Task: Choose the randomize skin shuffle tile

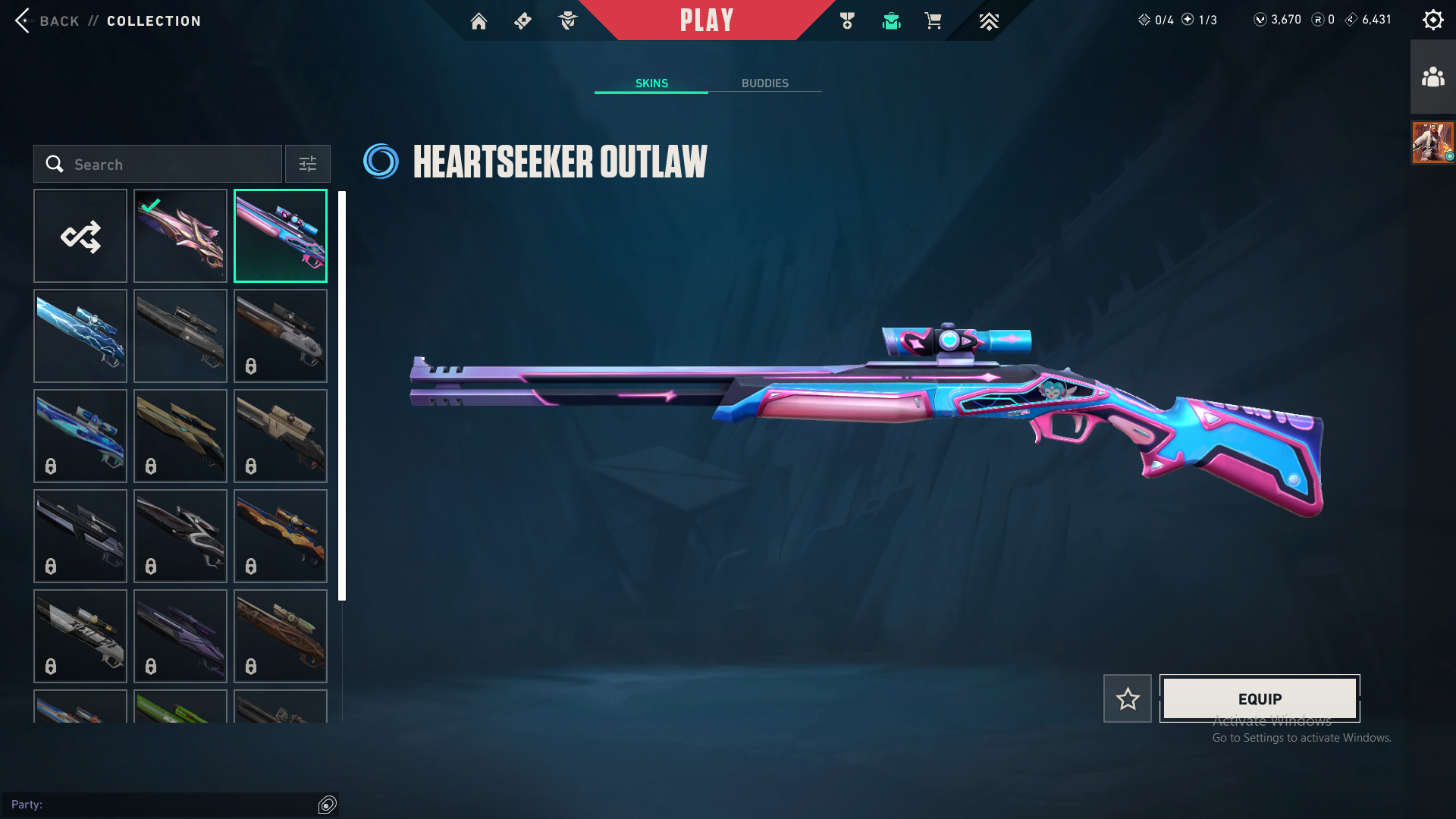Action: coord(80,236)
